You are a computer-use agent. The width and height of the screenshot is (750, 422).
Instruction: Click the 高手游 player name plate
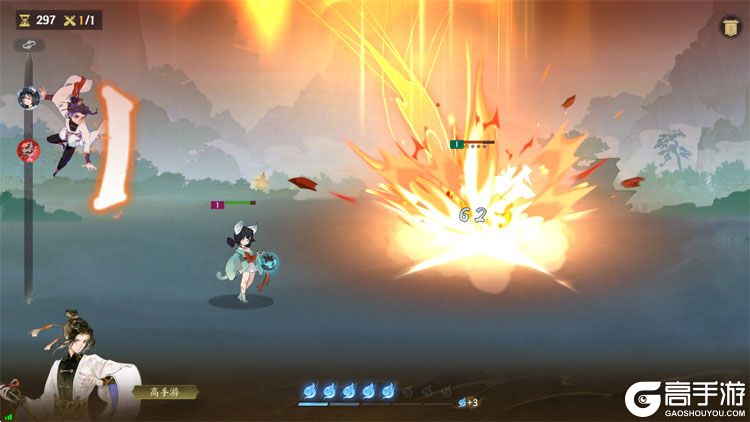(164, 392)
